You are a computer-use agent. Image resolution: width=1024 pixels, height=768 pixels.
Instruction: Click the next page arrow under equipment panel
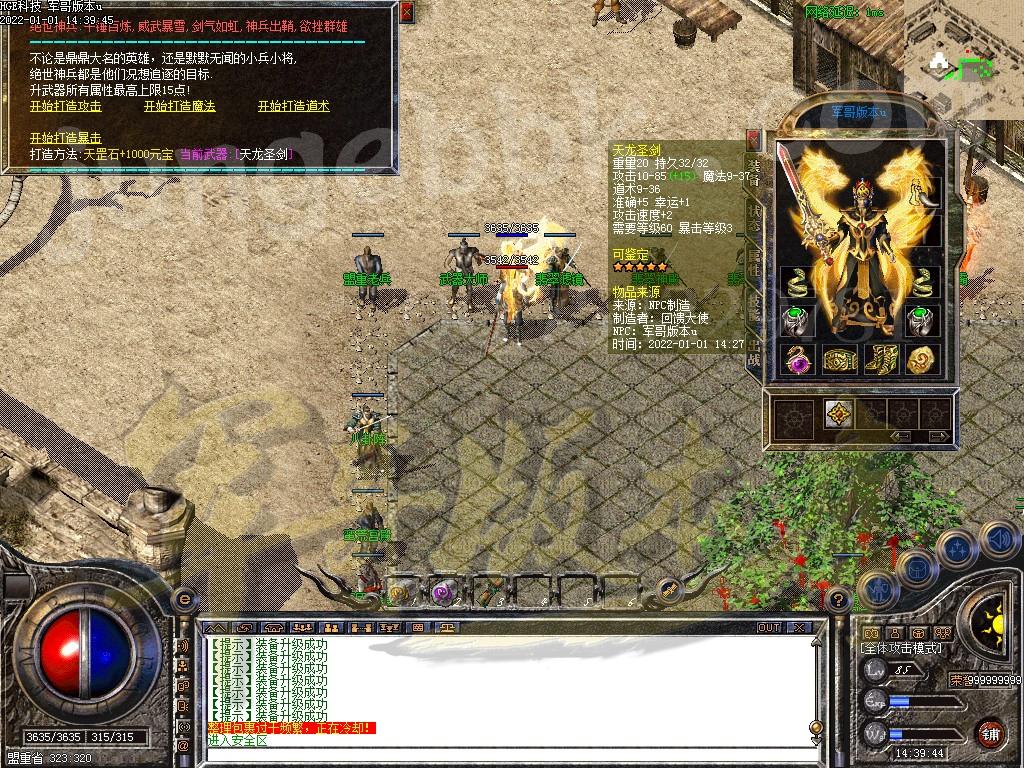937,436
